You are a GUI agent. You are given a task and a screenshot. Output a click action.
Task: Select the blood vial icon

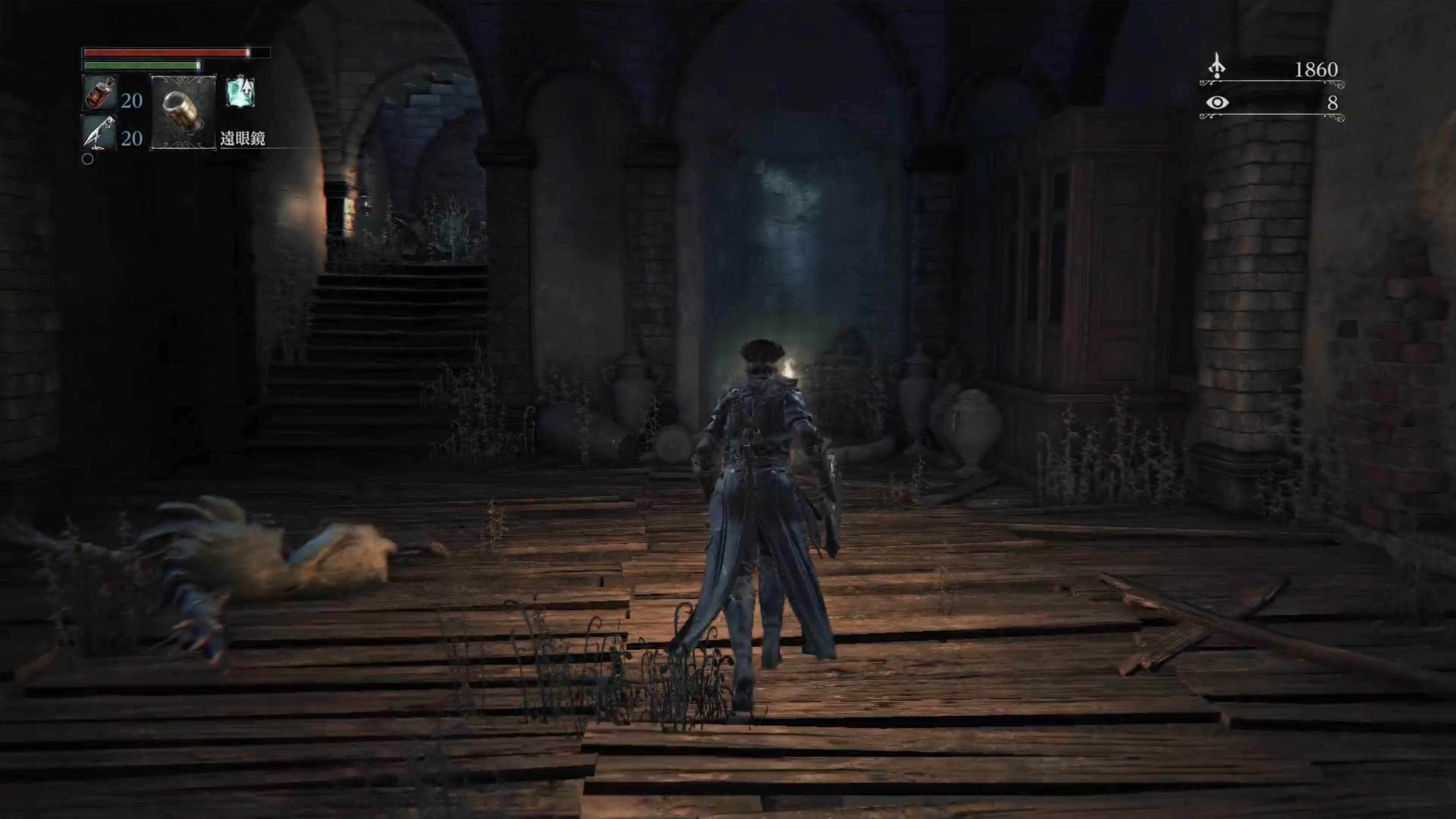99,93
